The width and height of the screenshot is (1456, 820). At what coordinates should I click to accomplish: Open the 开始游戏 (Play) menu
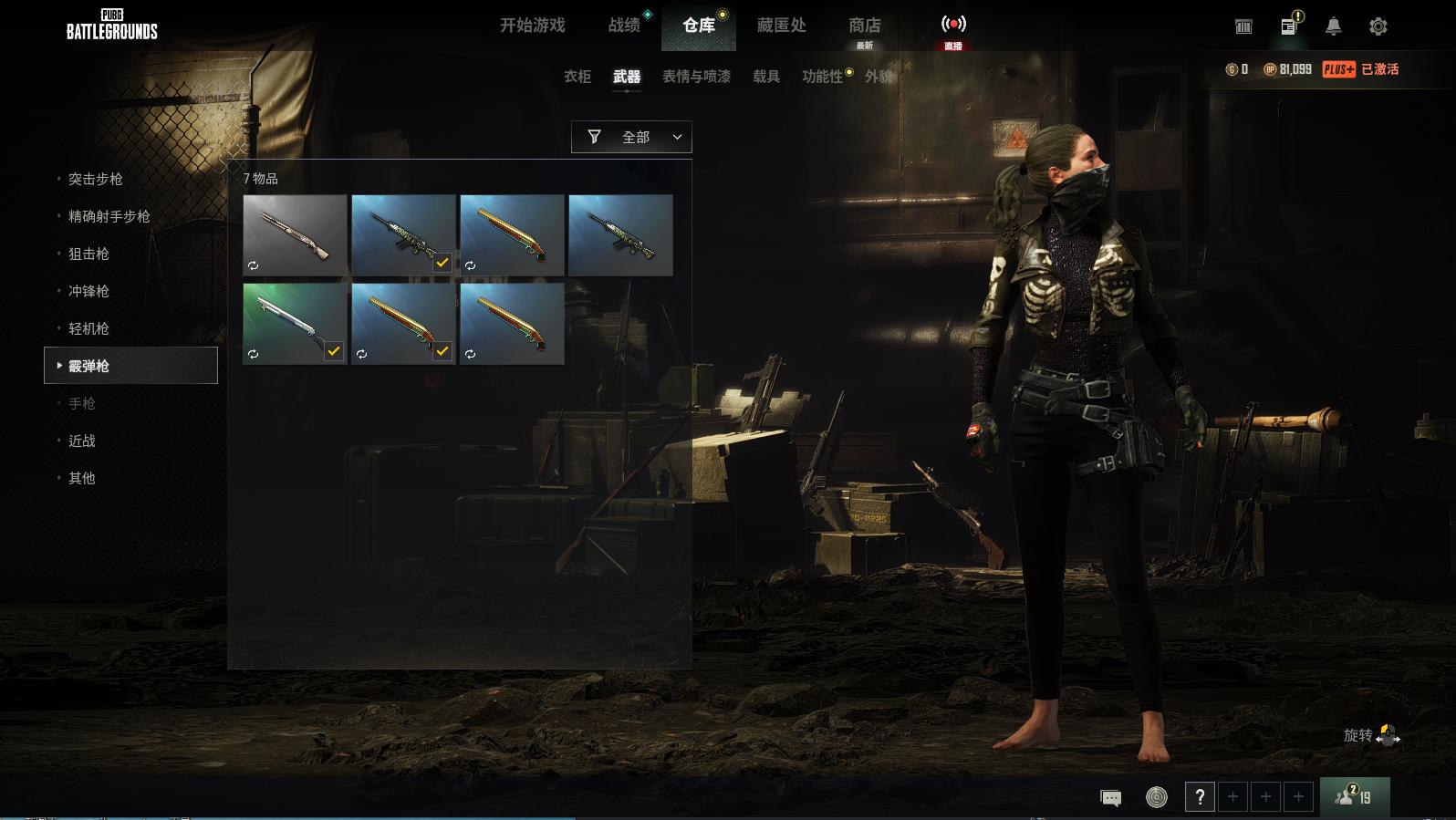pos(532,26)
